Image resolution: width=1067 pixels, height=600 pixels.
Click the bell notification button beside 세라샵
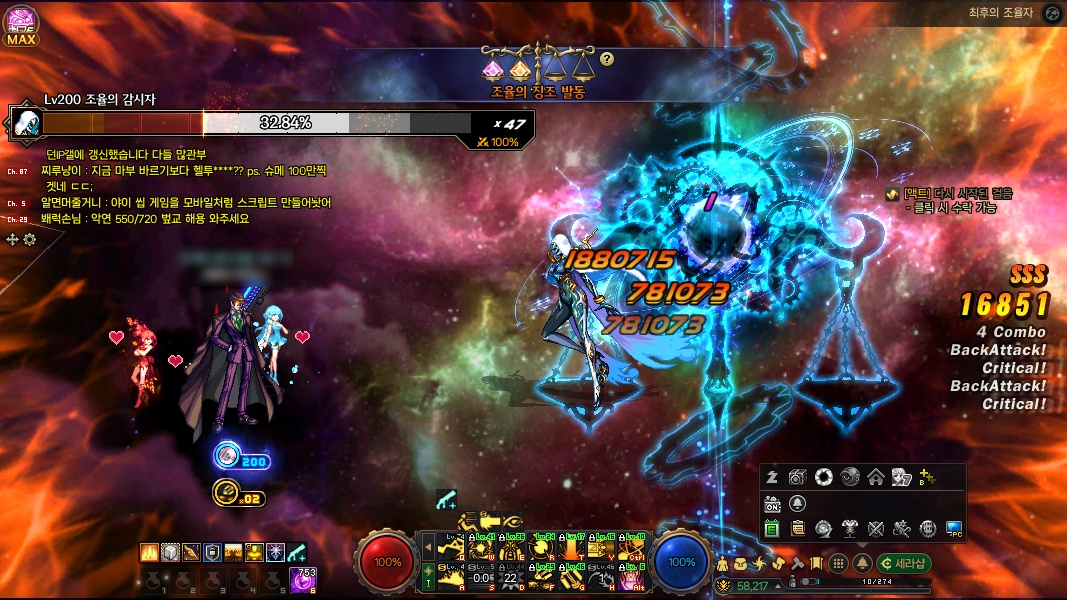click(x=862, y=563)
